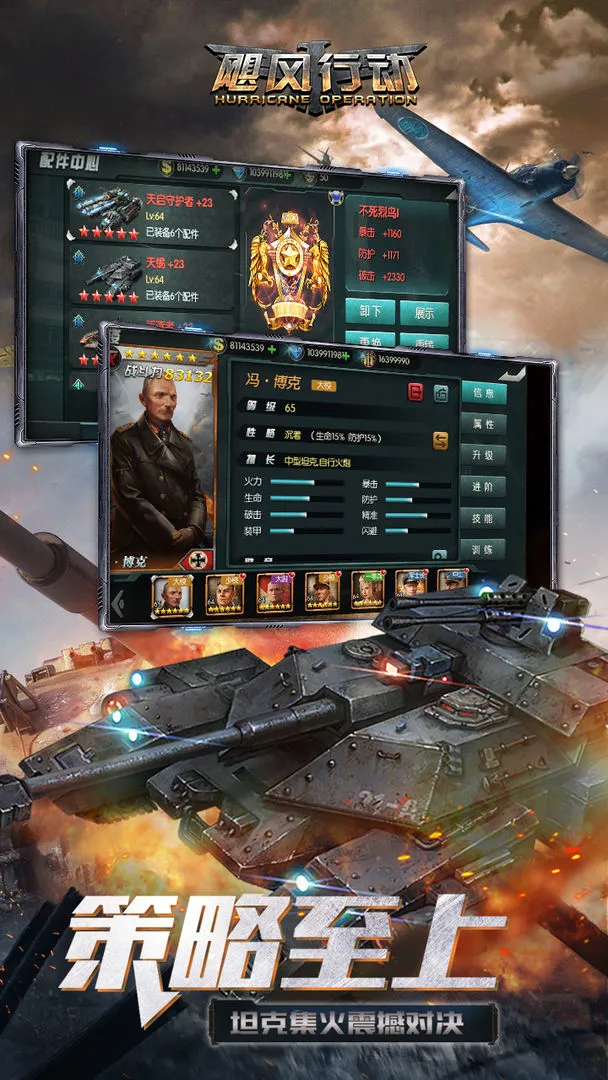
Task: Click the 展示 display button
Action: 423,313
